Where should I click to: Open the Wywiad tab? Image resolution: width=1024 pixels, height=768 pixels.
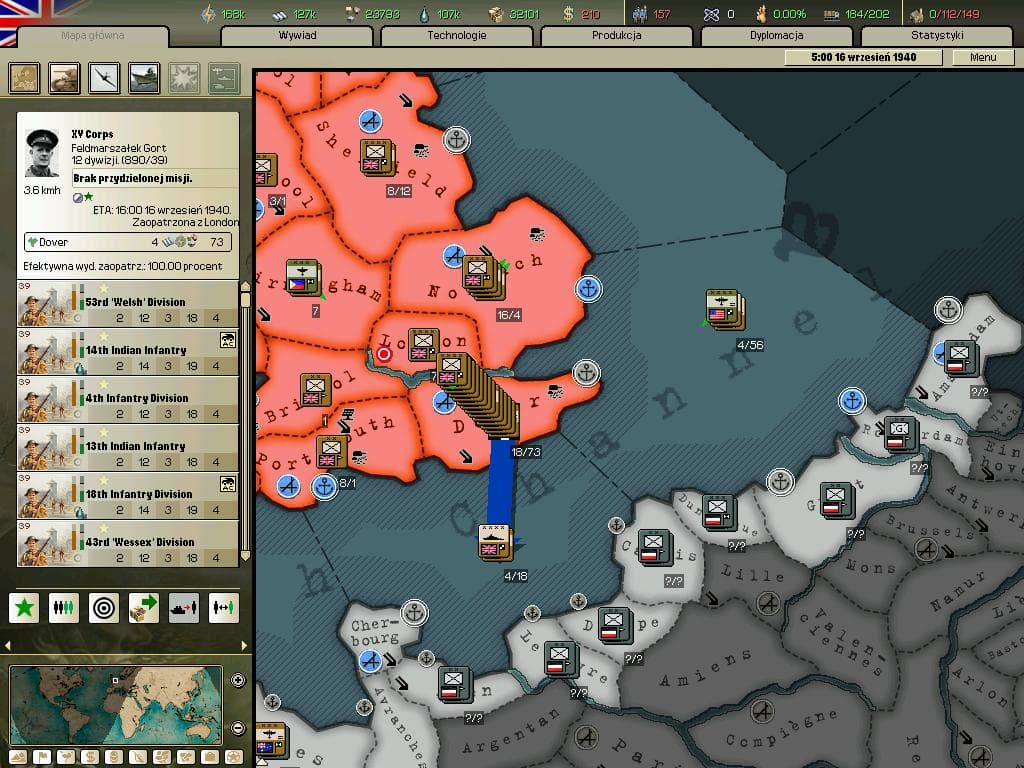[297, 36]
